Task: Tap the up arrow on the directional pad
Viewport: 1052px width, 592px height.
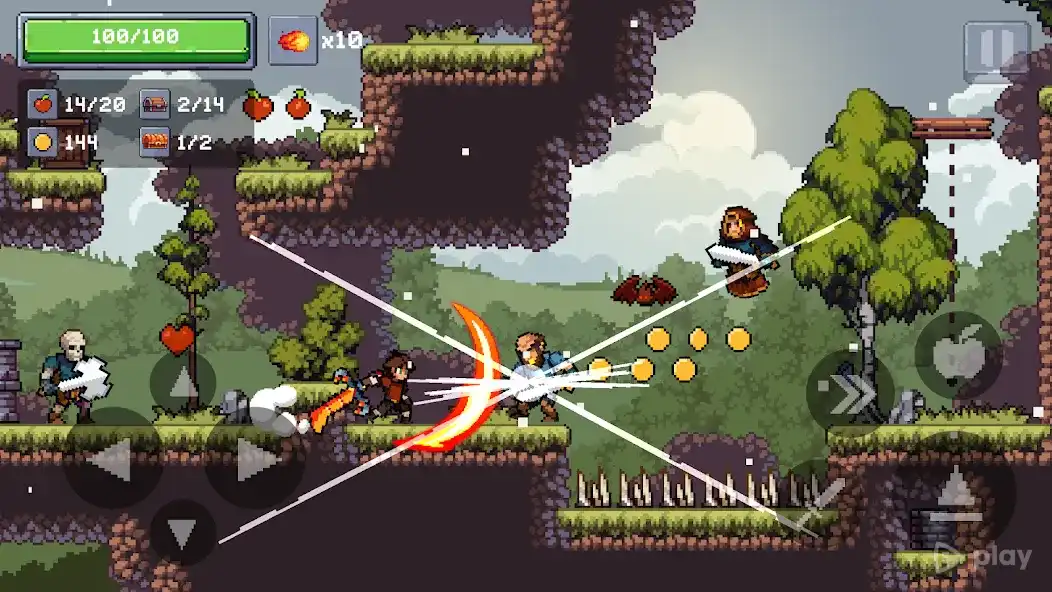Action: pos(183,383)
